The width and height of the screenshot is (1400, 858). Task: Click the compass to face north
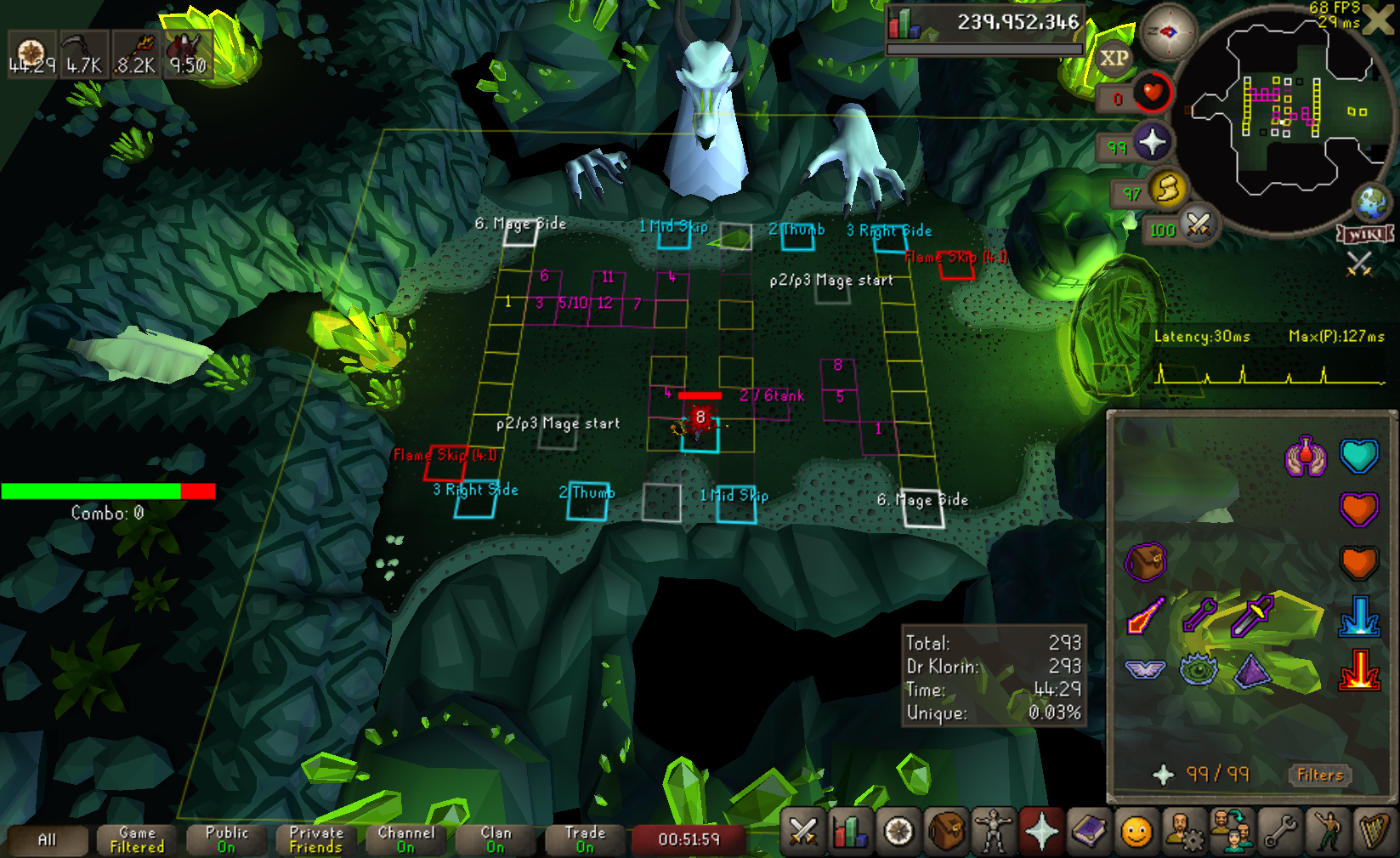[1168, 32]
